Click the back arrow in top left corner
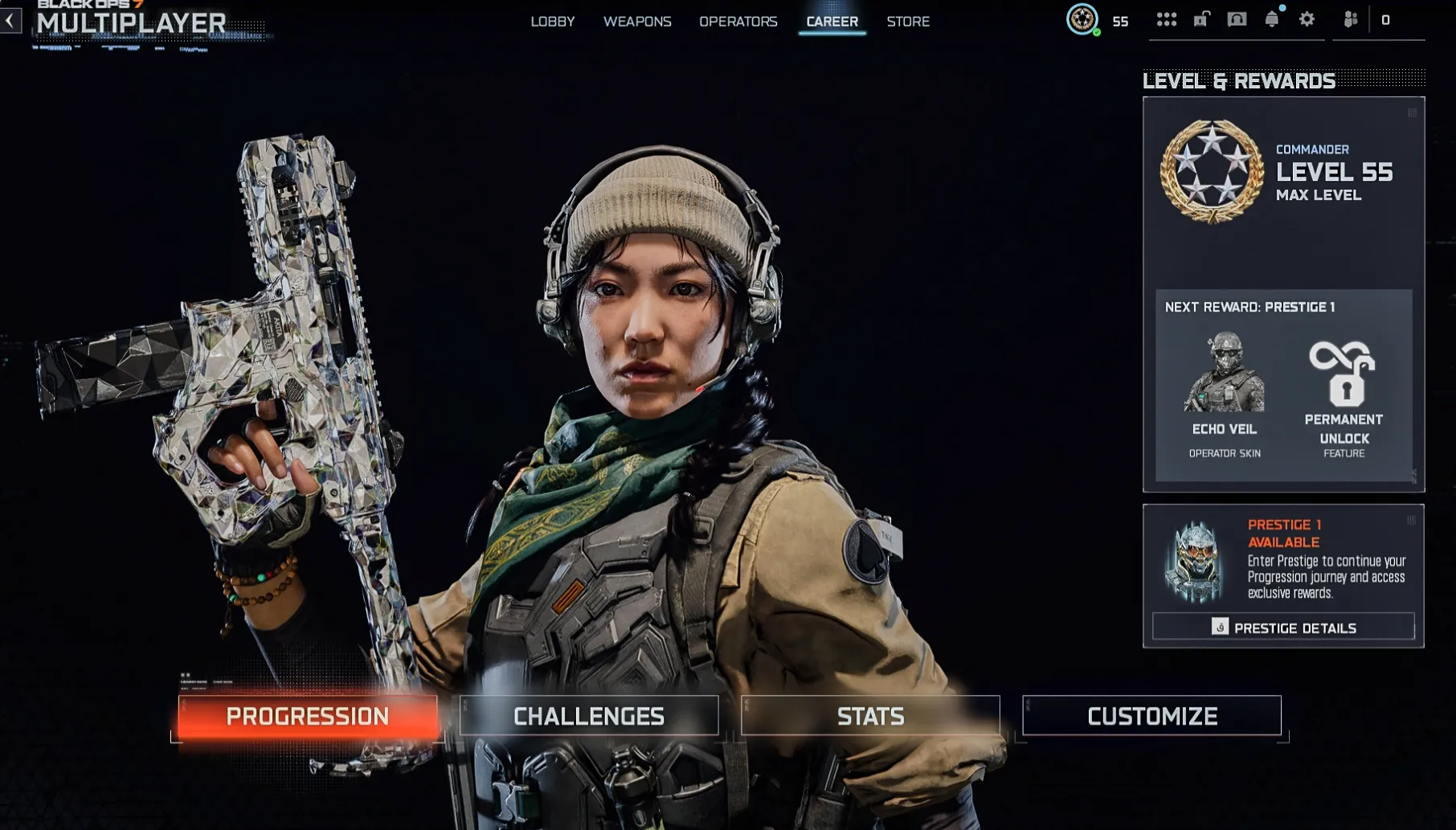The width and height of the screenshot is (1456, 830). pyautogui.click(x=10, y=21)
